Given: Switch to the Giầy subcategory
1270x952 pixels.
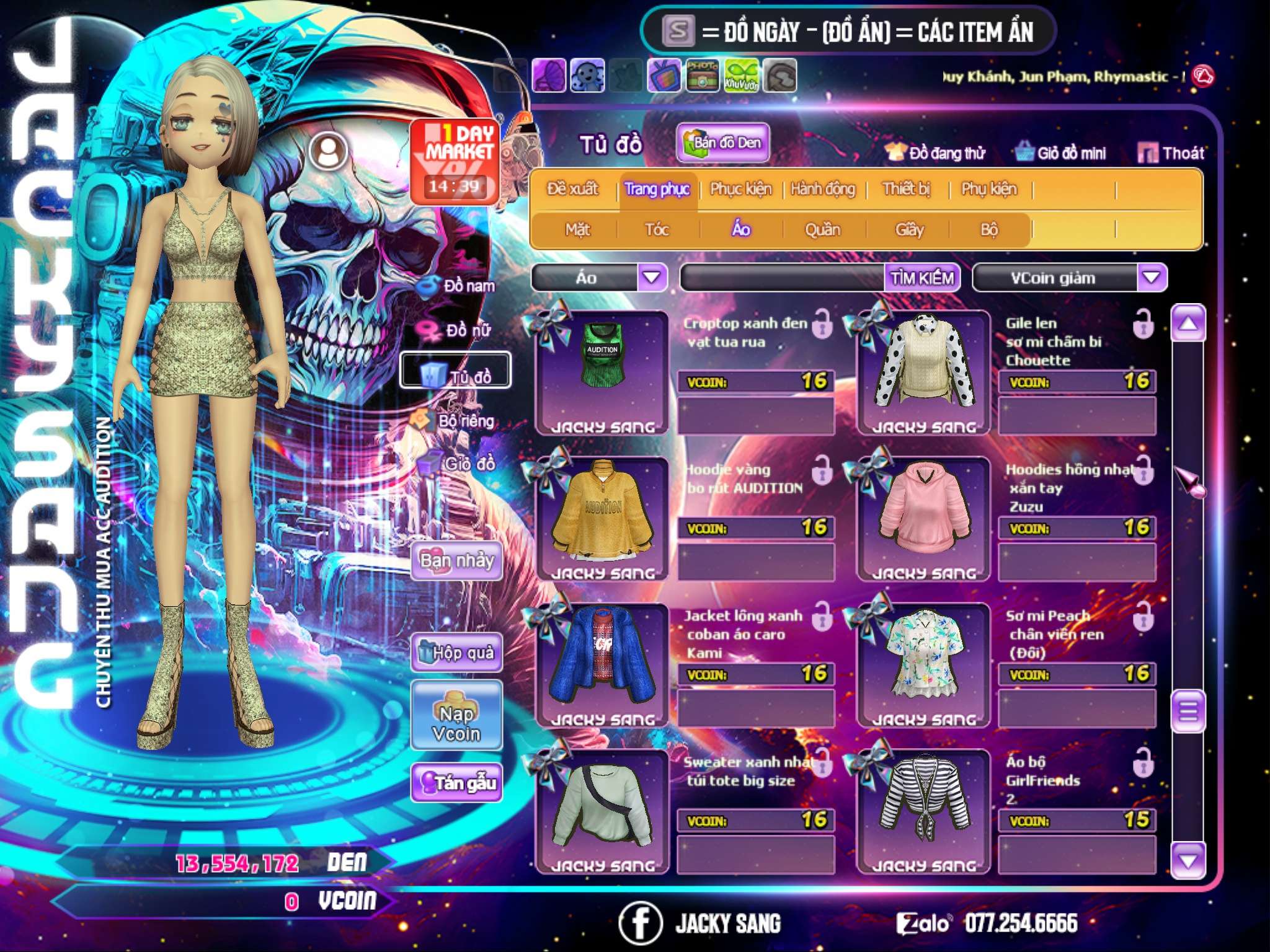Looking at the screenshot, I should [909, 229].
